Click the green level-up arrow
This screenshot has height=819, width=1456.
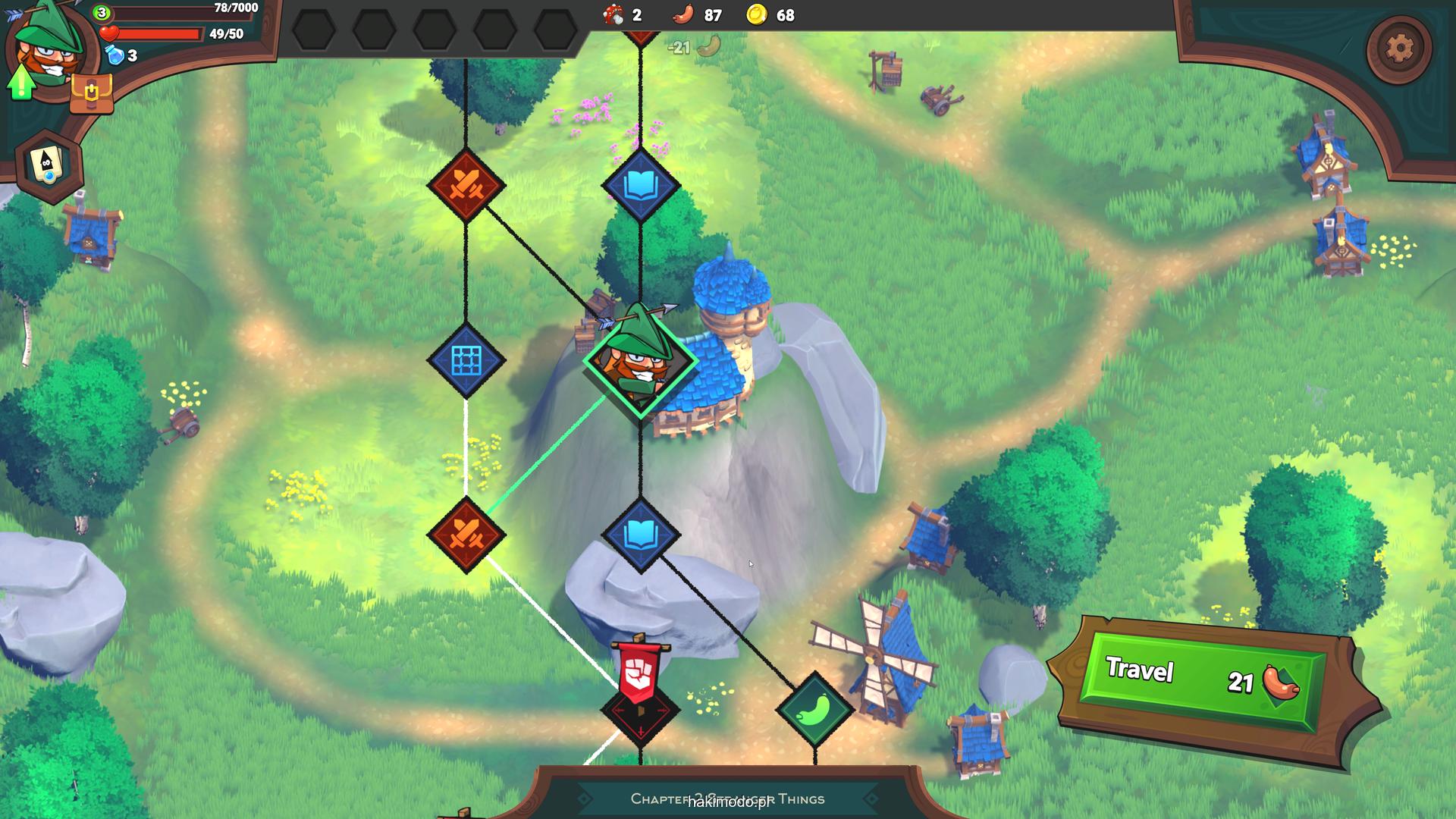pos(21,82)
